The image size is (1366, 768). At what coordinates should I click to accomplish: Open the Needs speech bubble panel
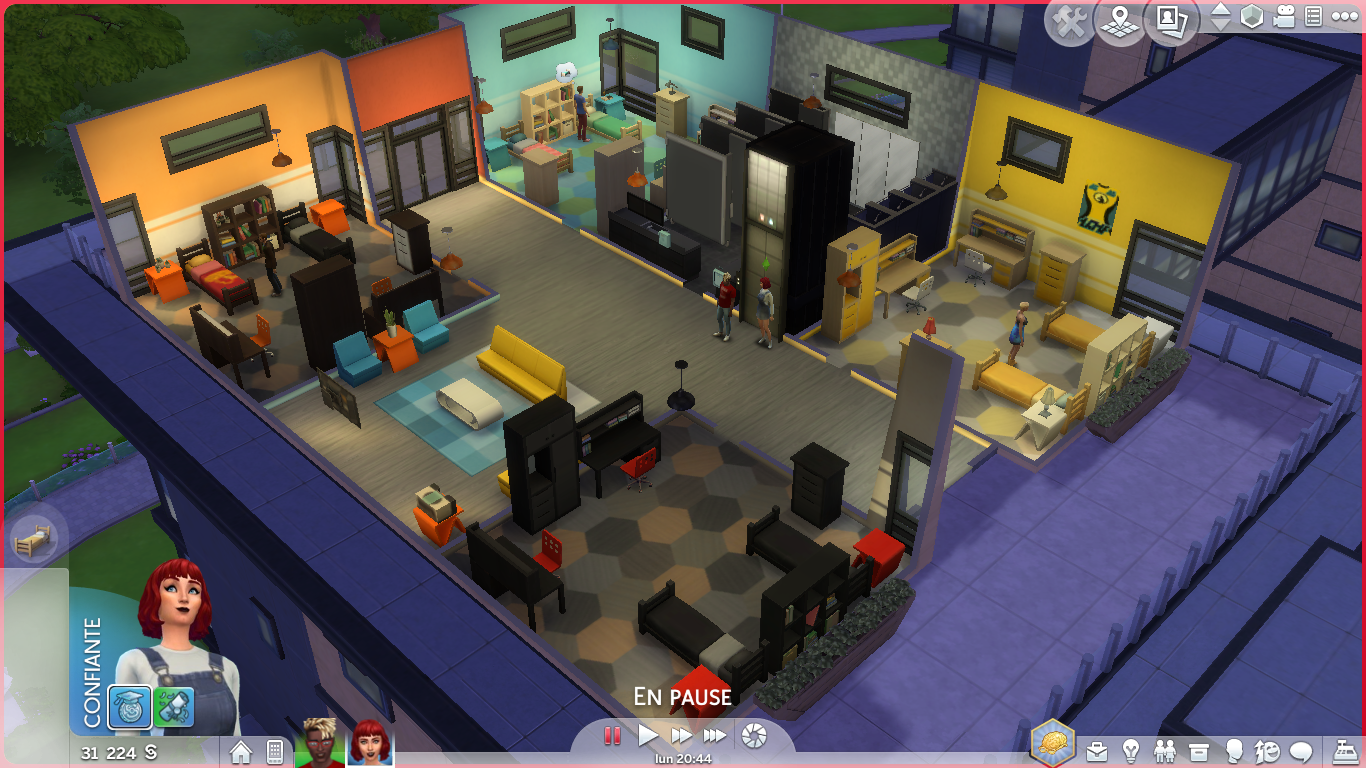click(1301, 750)
